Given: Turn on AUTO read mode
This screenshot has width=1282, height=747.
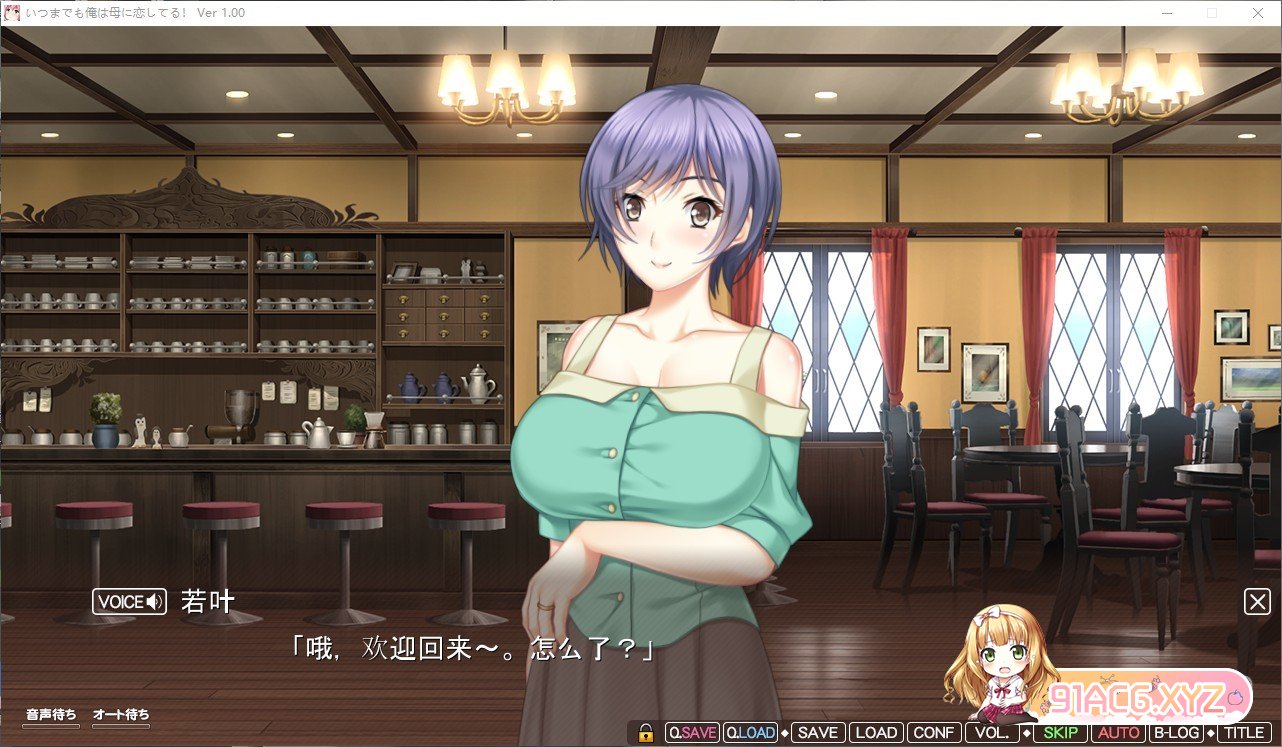Looking at the screenshot, I should pos(1117,733).
